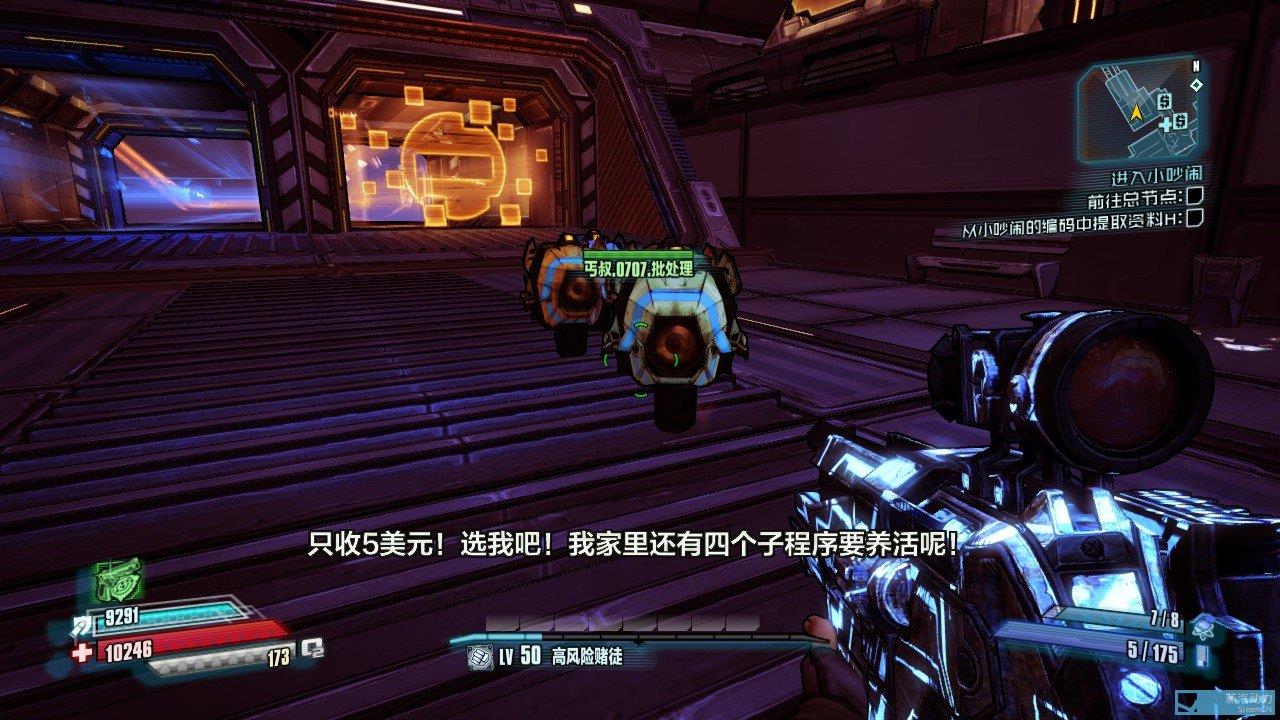Image resolution: width=1280 pixels, height=720 pixels.
Task: Open the mission title 进入小吵闹
Action: coord(1157,175)
